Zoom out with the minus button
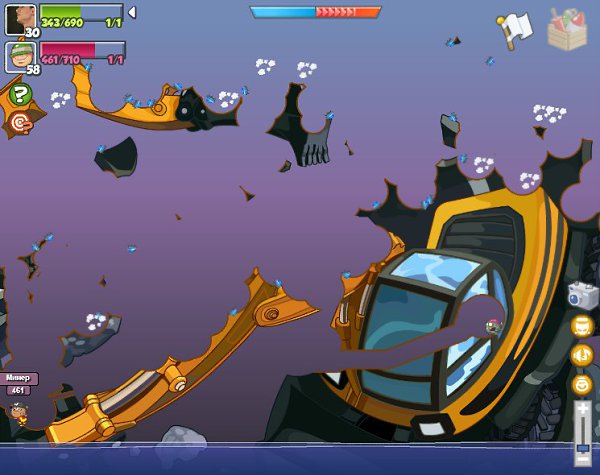 click(x=582, y=459)
